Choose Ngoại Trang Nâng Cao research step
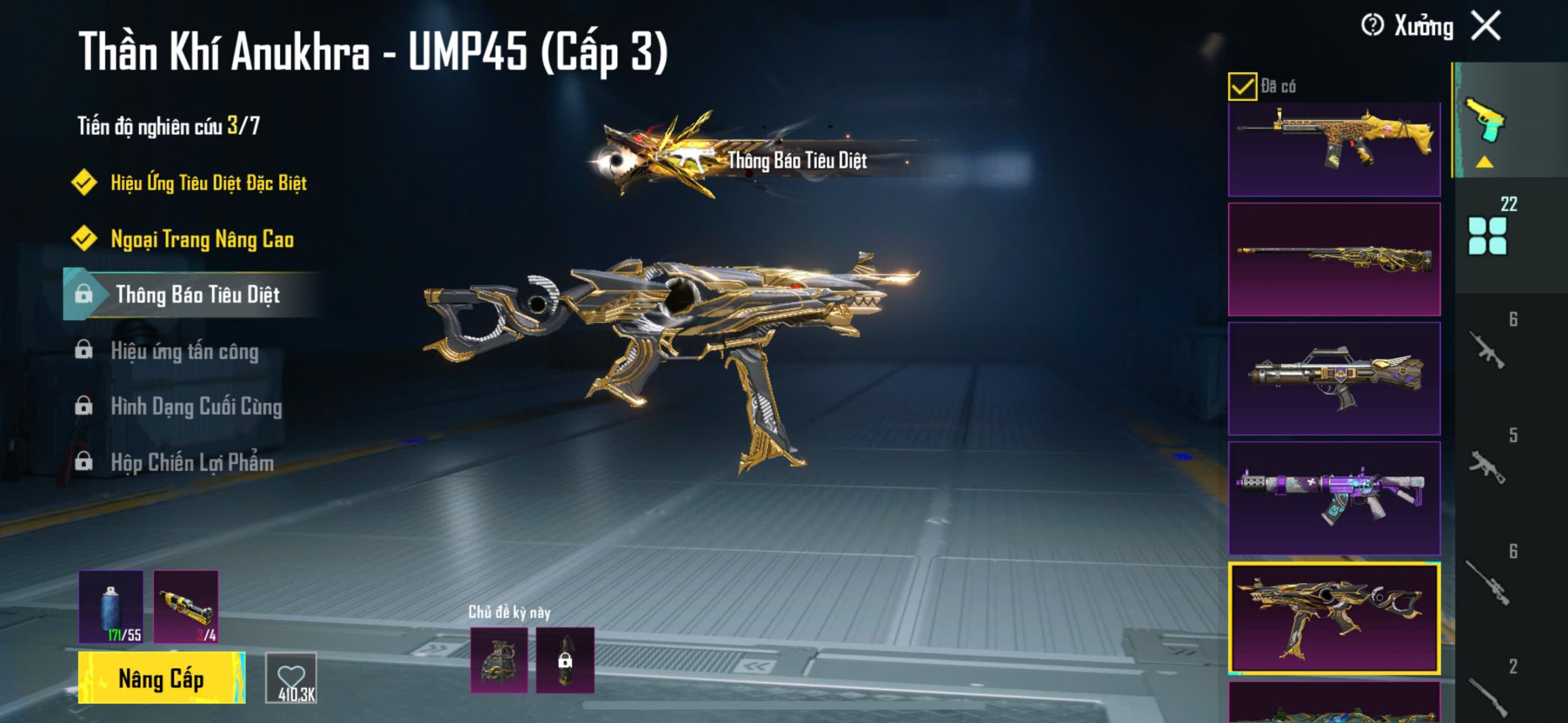Image resolution: width=1568 pixels, height=723 pixels. 202,239
